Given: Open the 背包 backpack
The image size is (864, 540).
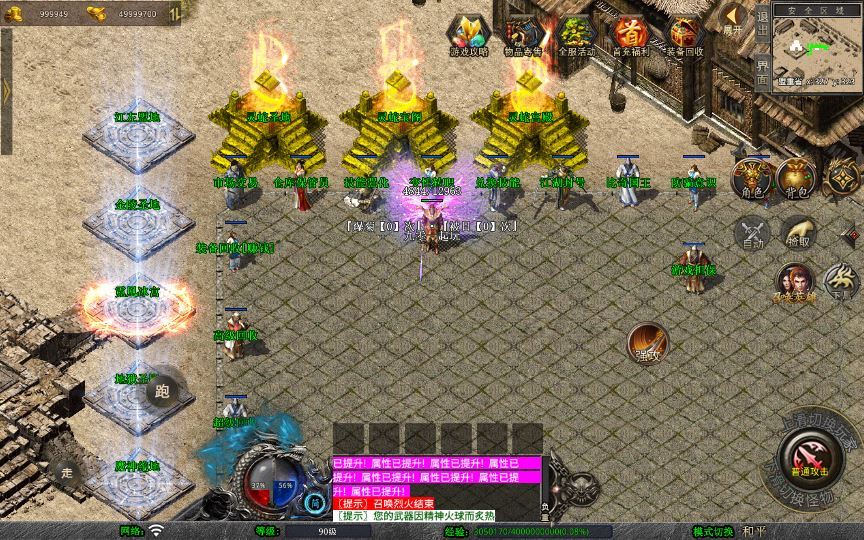Looking at the screenshot, I should point(796,177).
